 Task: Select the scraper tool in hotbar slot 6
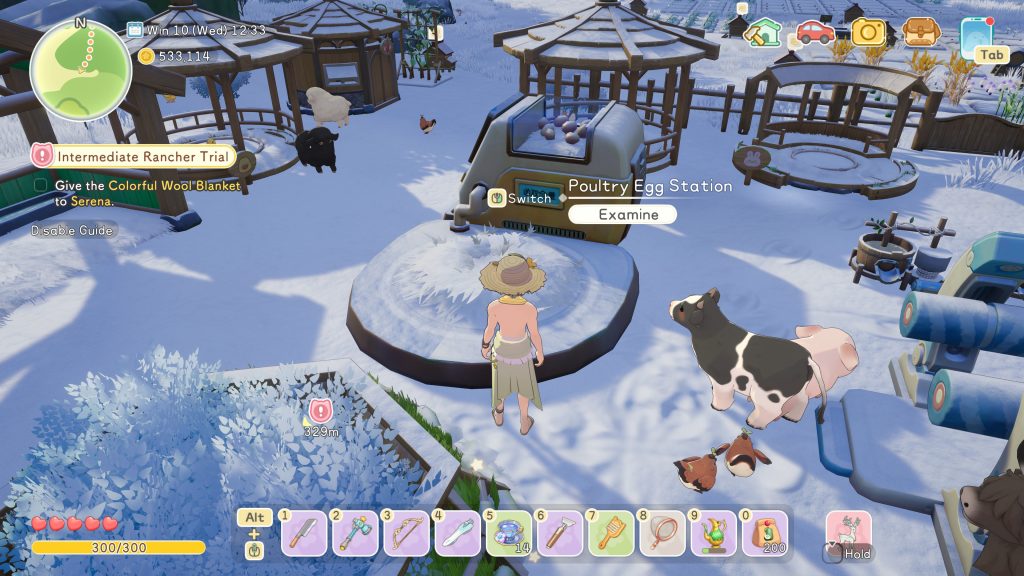point(560,533)
